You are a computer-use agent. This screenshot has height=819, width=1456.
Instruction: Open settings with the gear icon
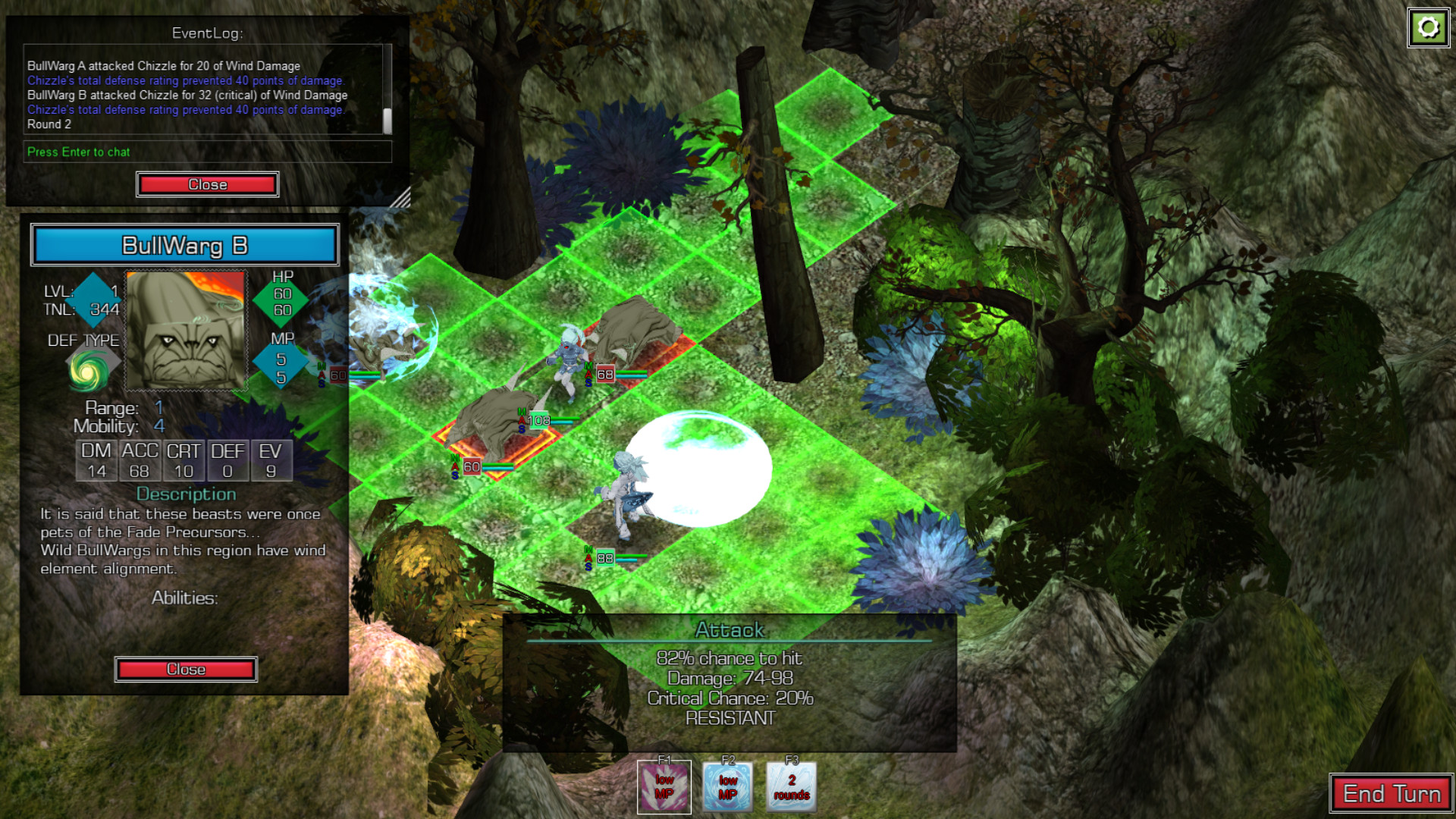1428,28
